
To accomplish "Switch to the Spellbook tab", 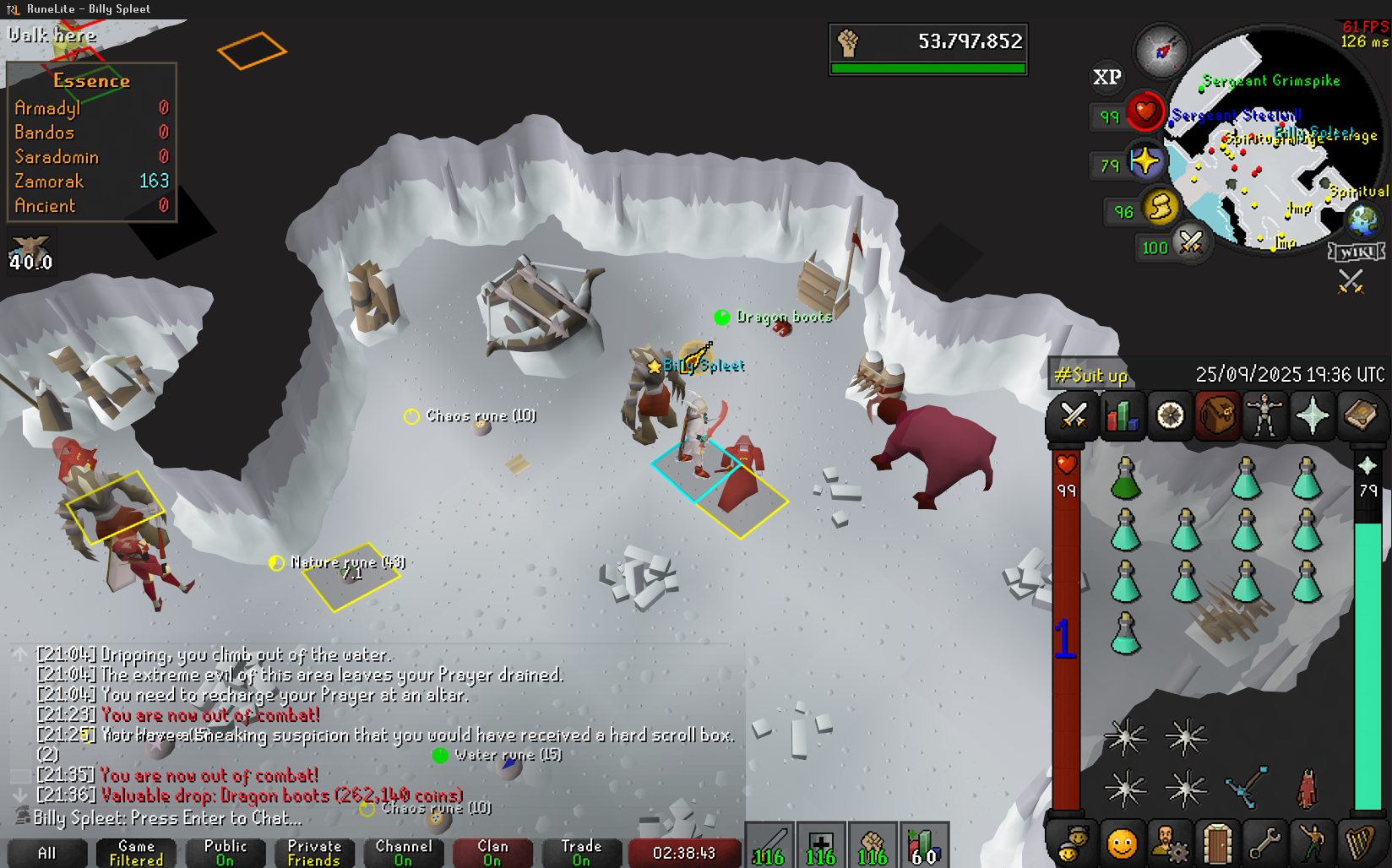I will (1360, 415).
